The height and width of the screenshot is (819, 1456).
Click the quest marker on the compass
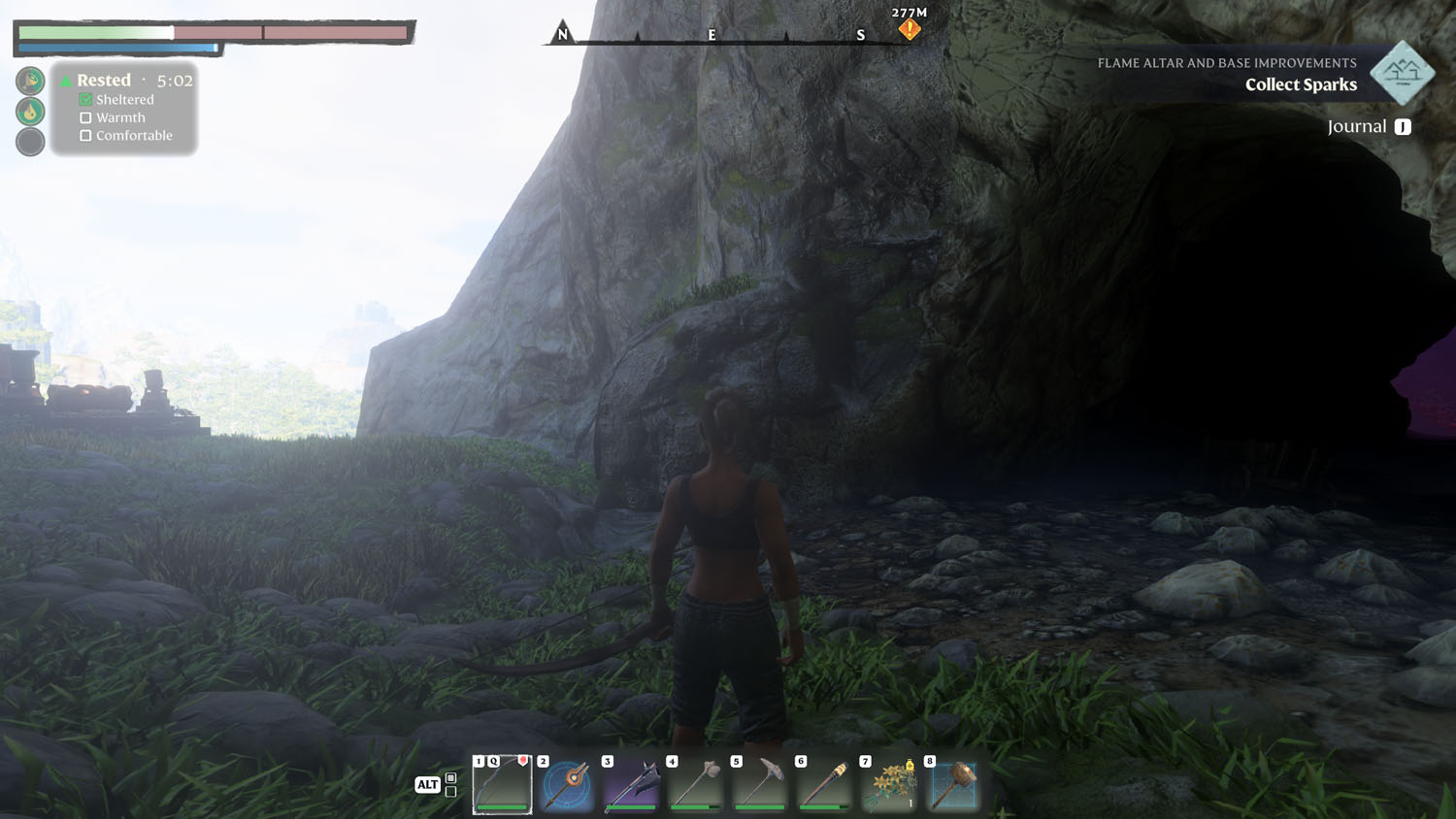point(909,30)
